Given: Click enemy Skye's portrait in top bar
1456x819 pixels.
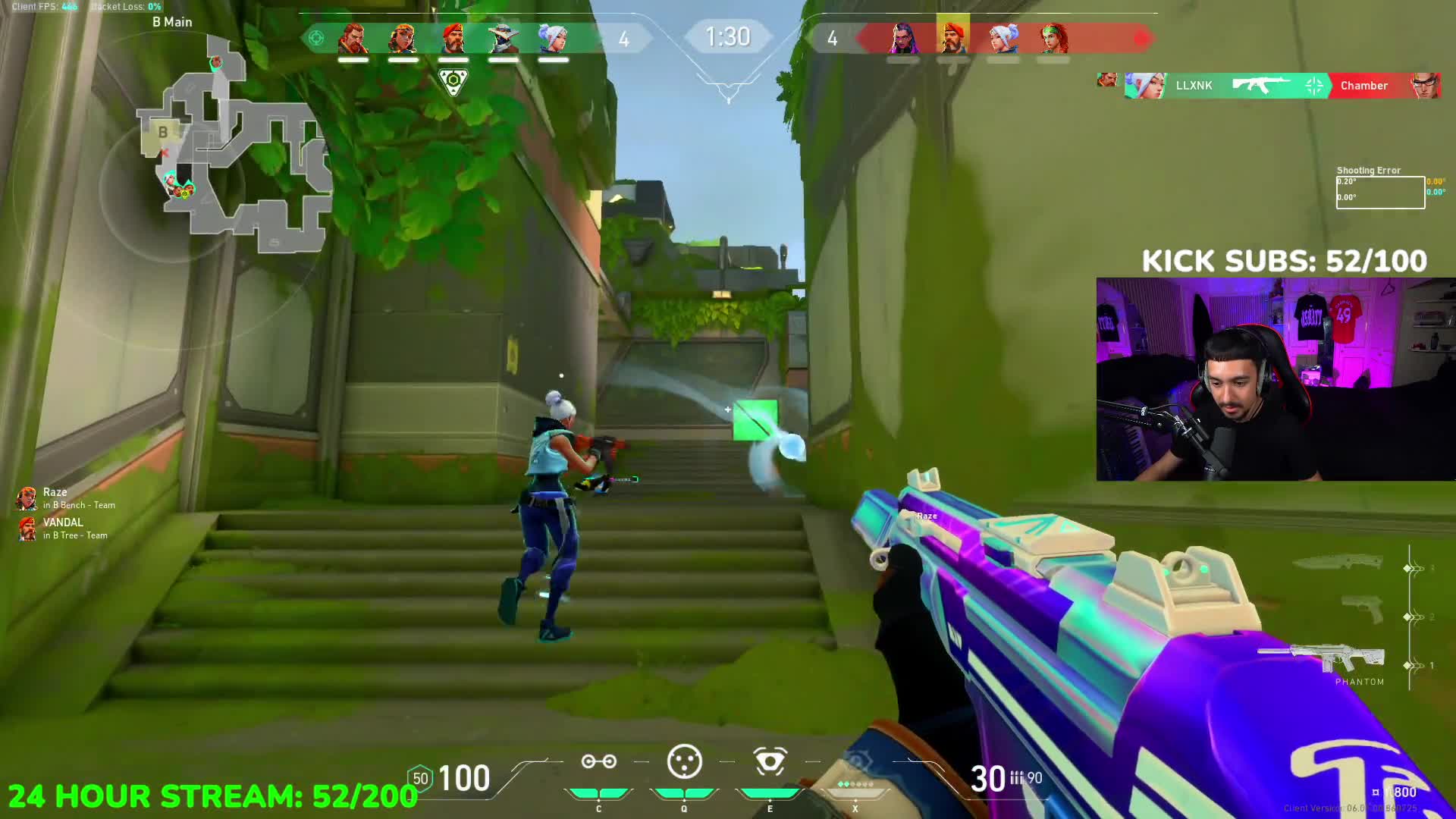Looking at the screenshot, I should (1053, 38).
